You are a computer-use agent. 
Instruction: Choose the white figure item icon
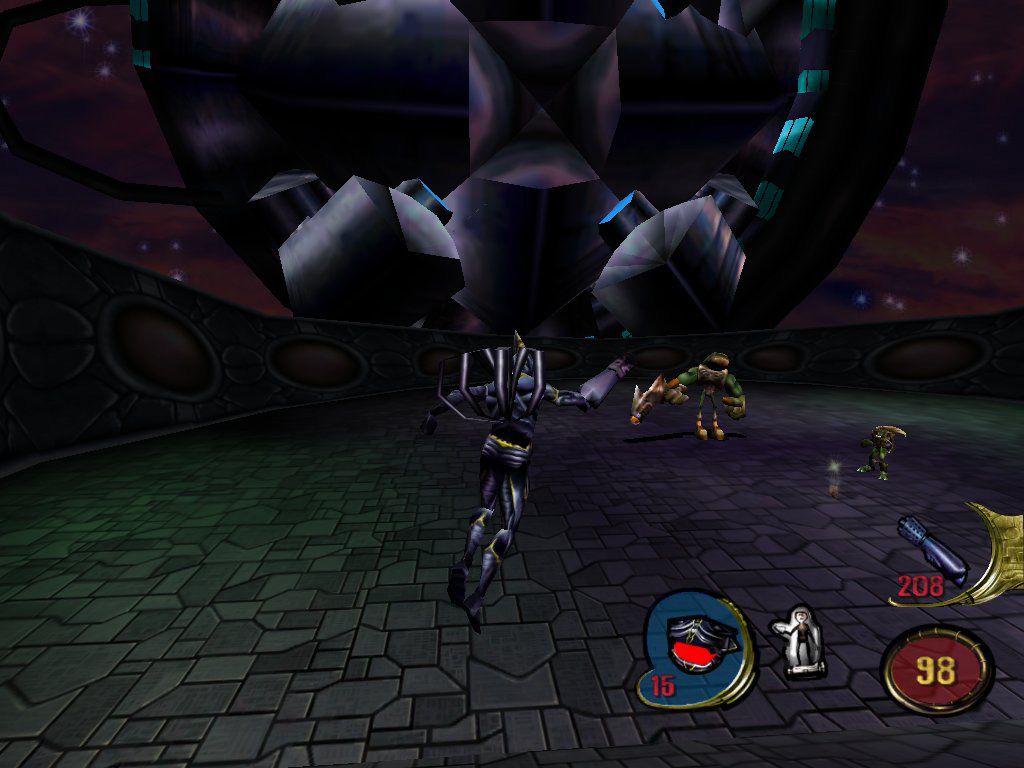(799, 641)
